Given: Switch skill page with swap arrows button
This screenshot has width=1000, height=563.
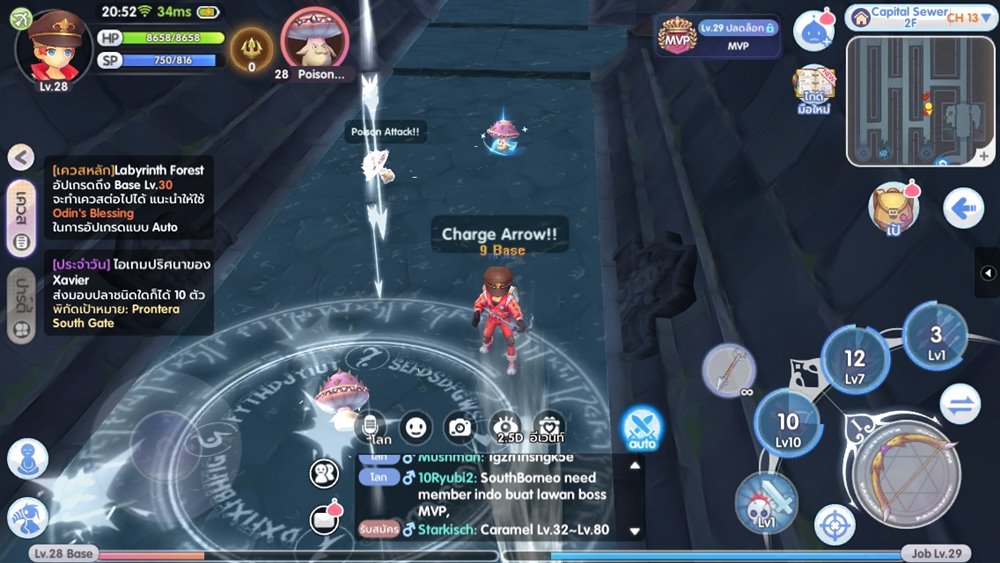Looking at the screenshot, I should tap(962, 403).
